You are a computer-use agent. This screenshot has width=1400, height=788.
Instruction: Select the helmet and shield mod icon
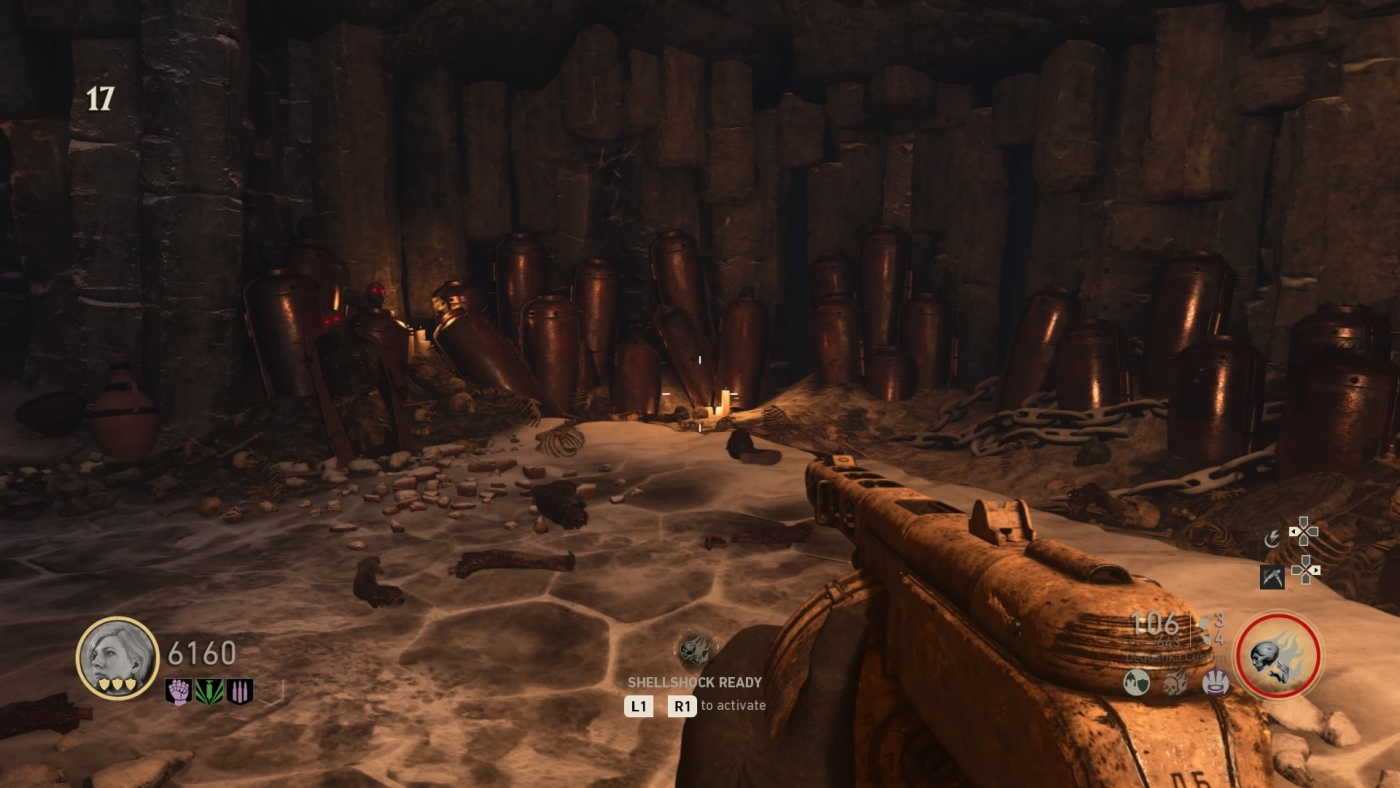[1136, 683]
